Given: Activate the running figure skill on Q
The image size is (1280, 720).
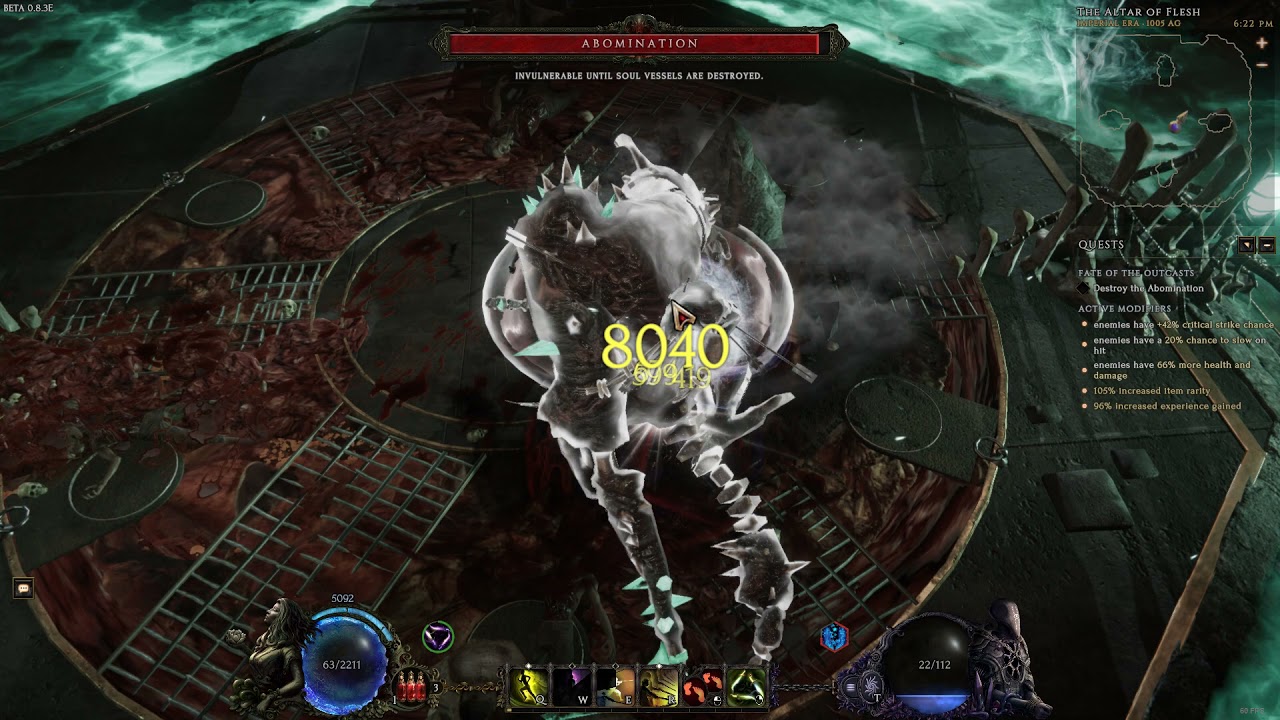Looking at the screenshot, I should point(528,686).
